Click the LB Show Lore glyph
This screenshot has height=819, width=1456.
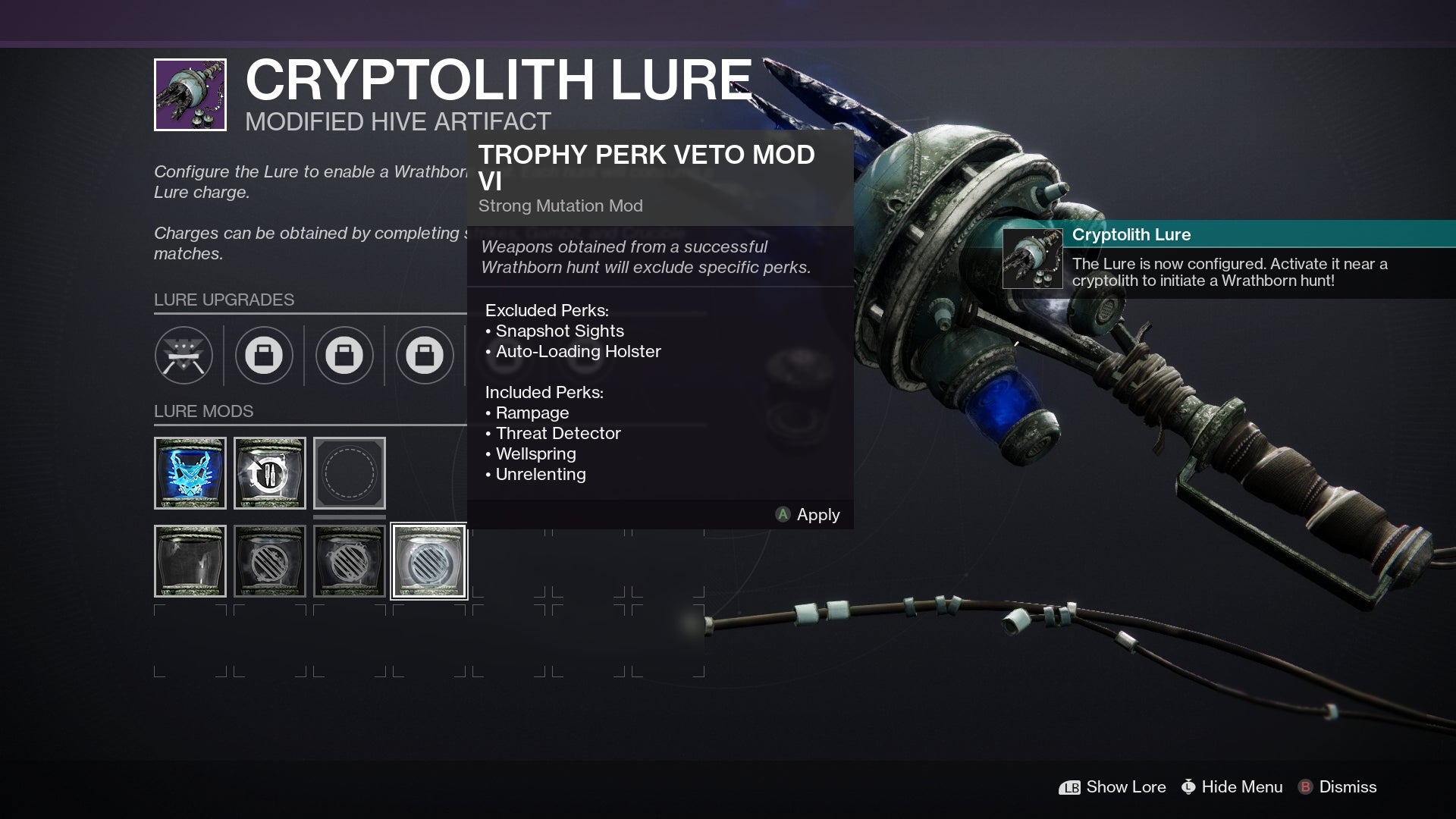1070,787
